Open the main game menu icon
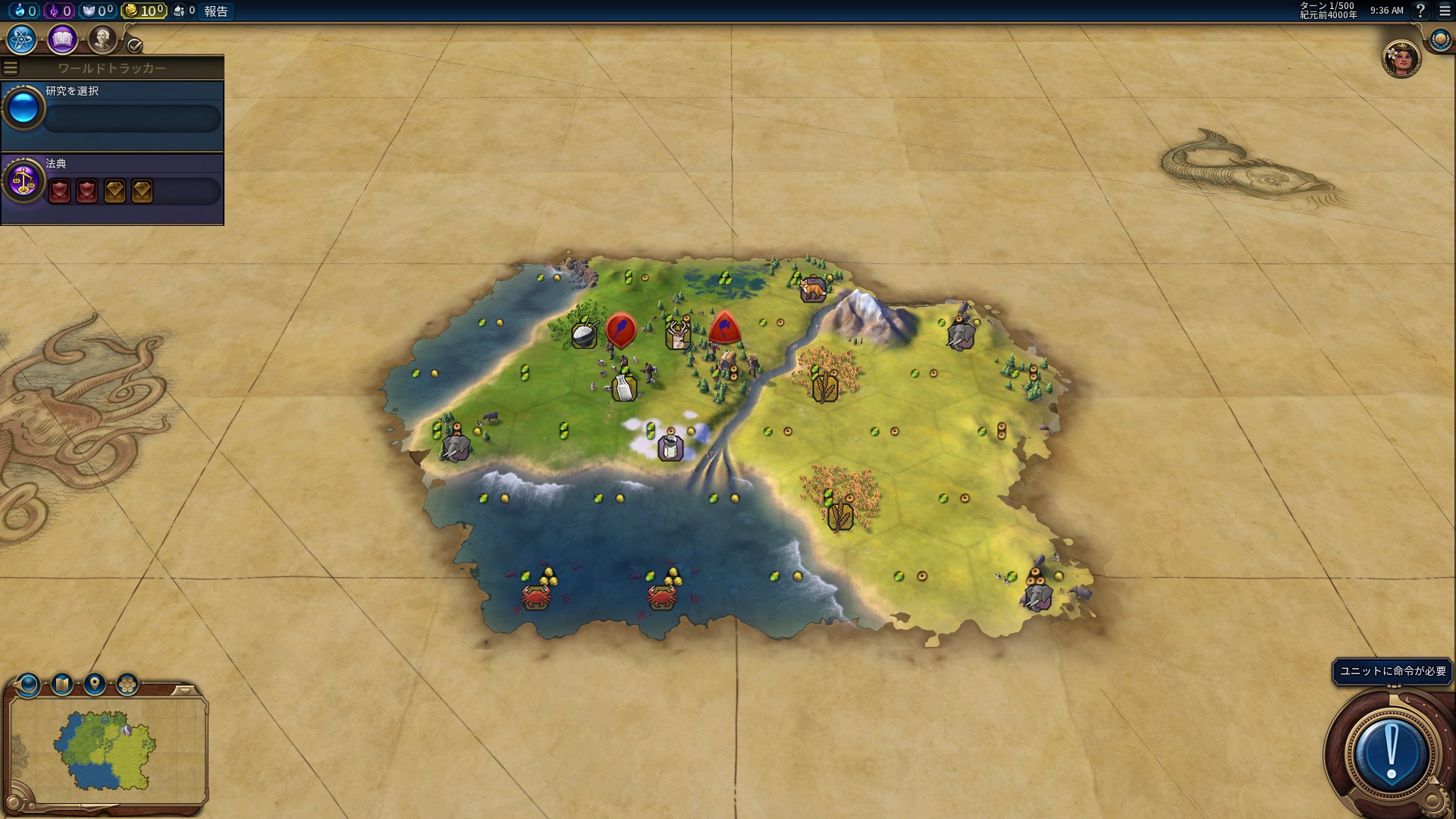The width and height of the screenshot is (1456, 819). [x=1445, y=11]
